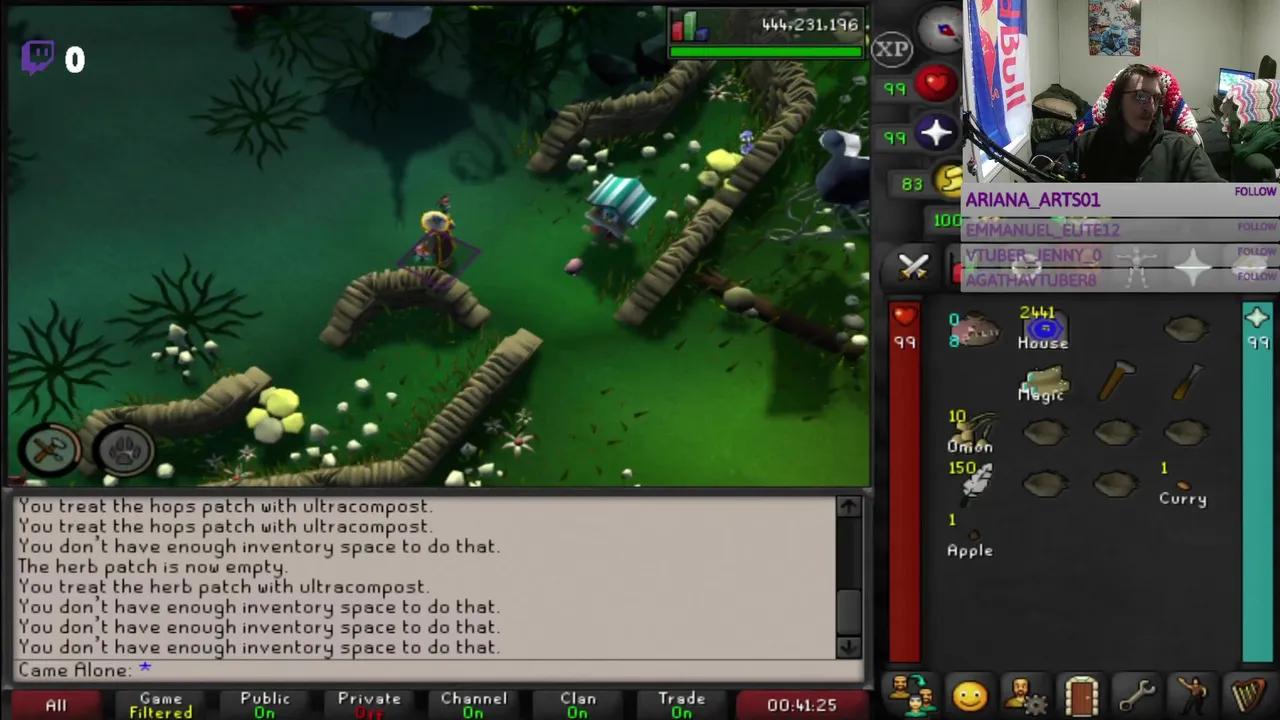Image resolution: width=1280 pixels, height=720 pixels.
Task: Click the XP counter orb
Action: pos(890,48)
